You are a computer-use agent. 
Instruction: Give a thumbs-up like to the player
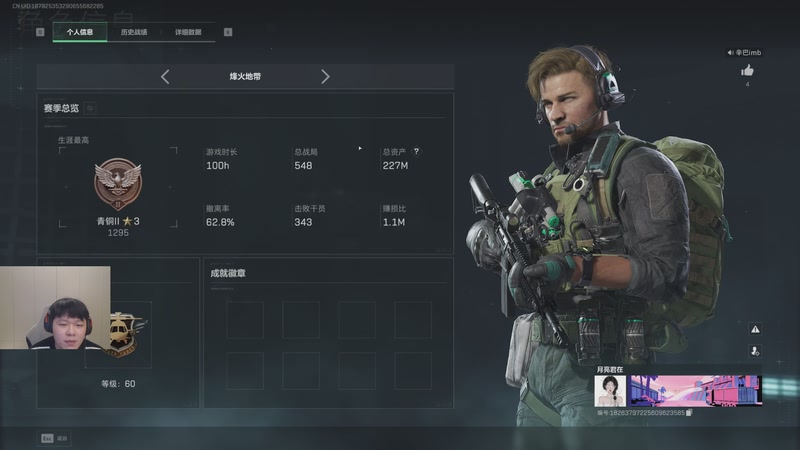[747, 71]
